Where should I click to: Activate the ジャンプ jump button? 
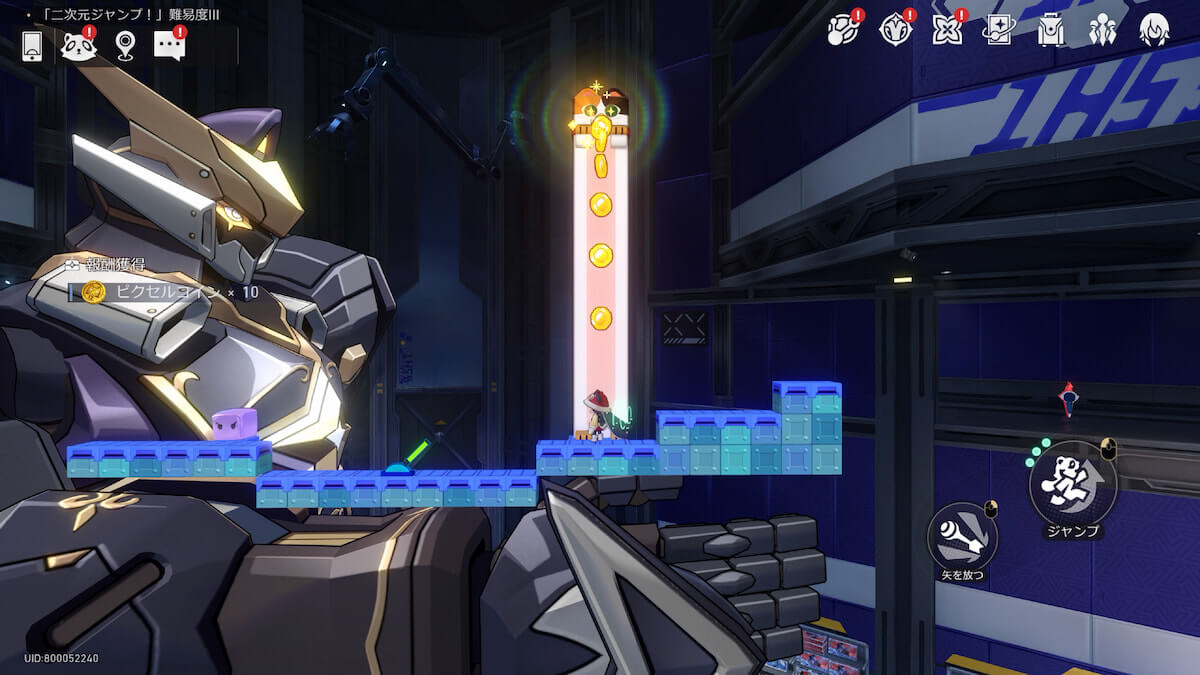[1073, 484]
